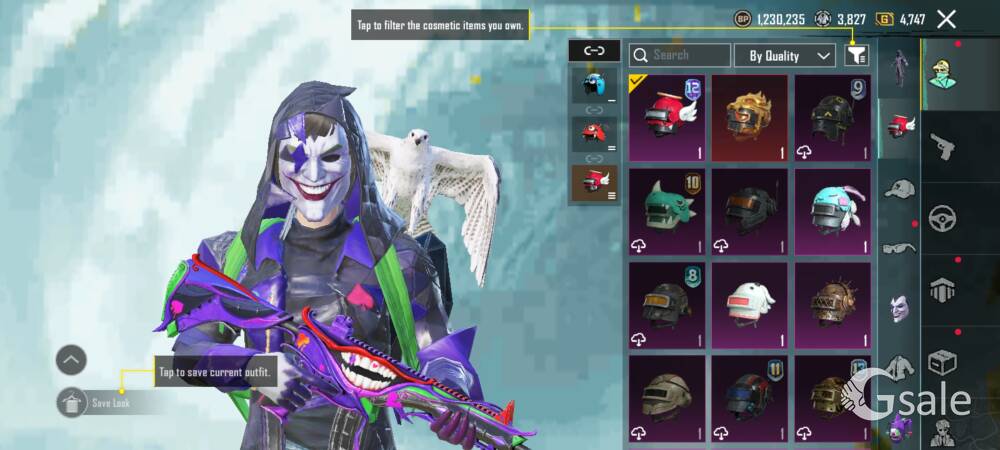Toggle the owned cosmetics filter
Image resolution: width=1000 pixels, height=450 pixels.
click(856, 56)
